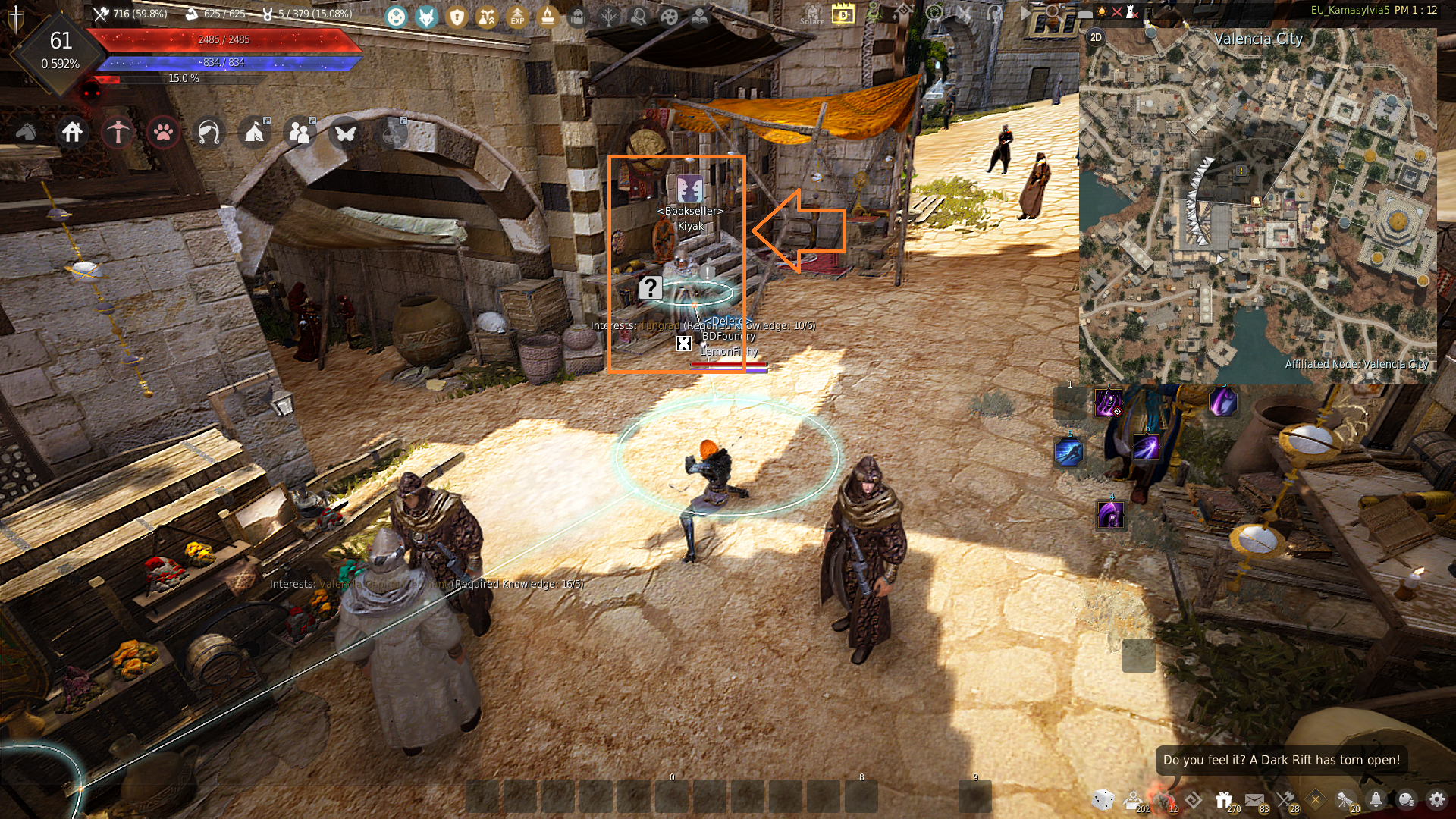
Task: Select the tent camp icon
Action: (x=254, y=133)
